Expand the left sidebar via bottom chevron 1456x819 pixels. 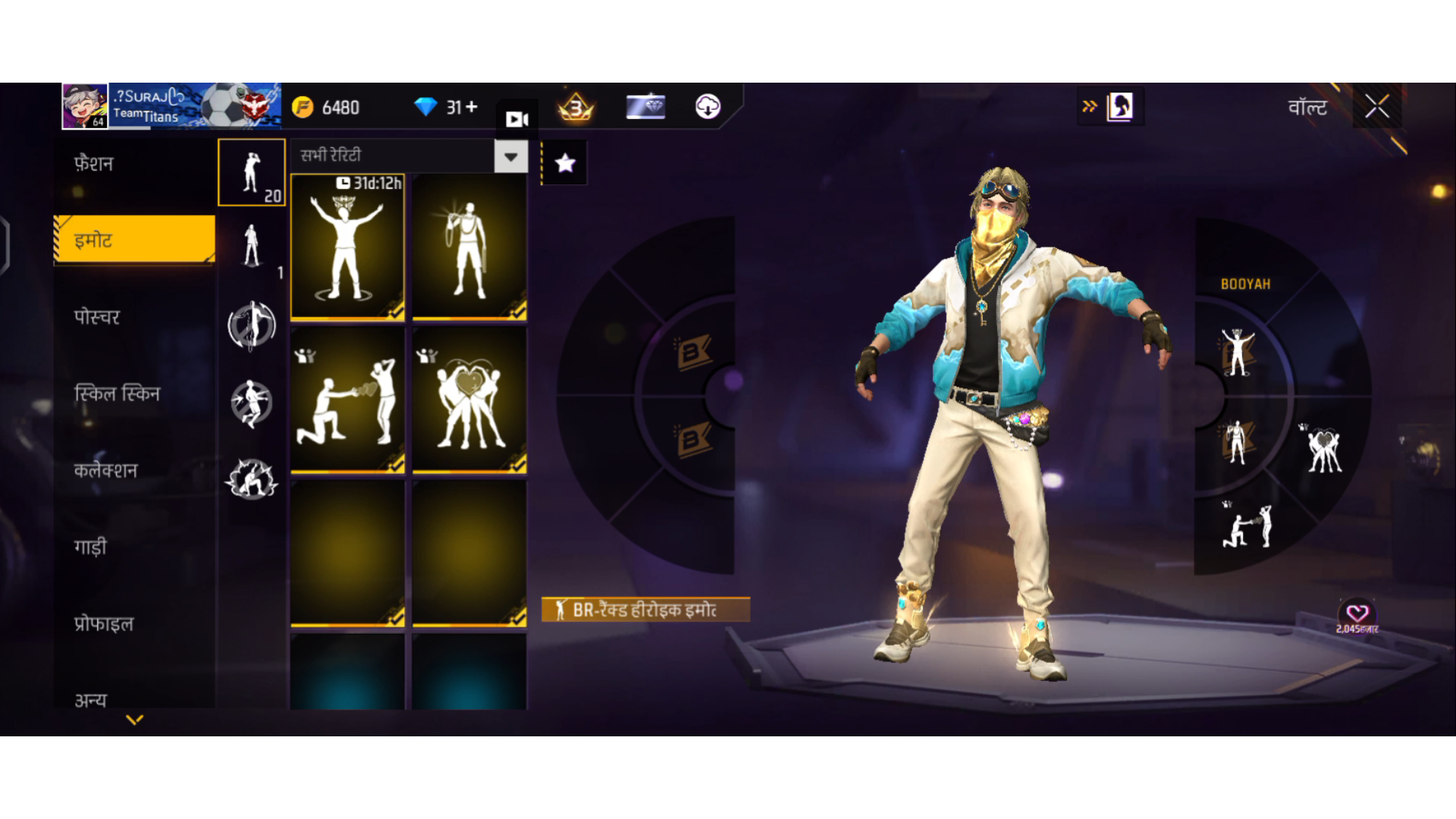(x=134, y=719)
